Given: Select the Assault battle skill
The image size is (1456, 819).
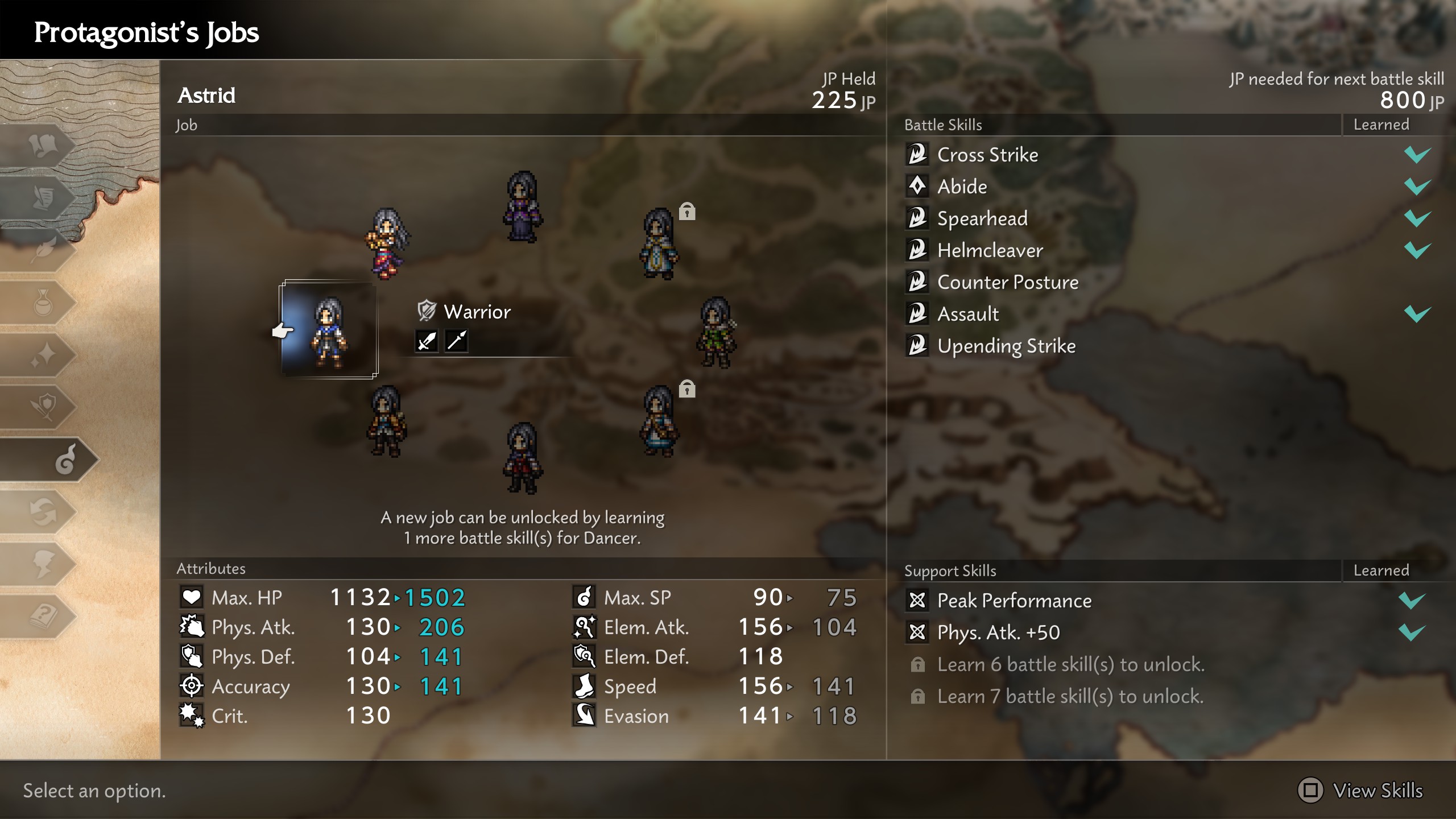Looking at the screenshot, I should click(967, 314).
